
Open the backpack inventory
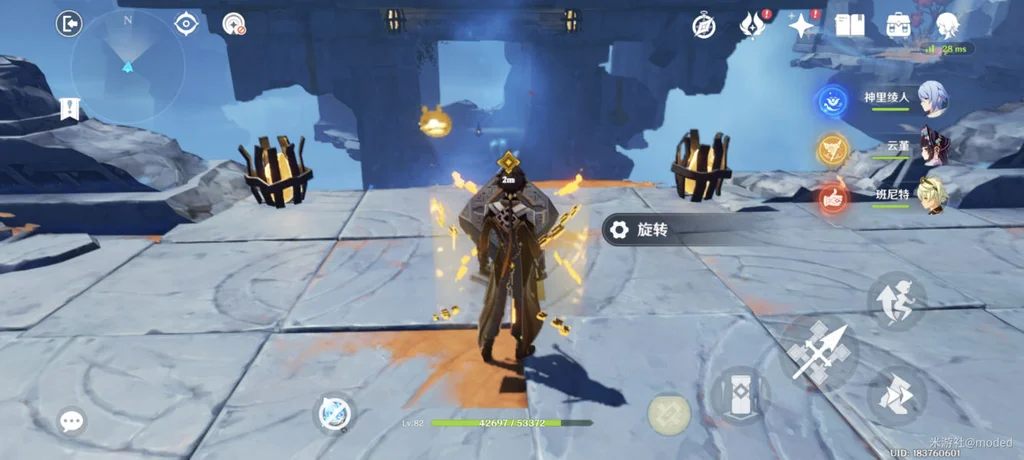898,25
